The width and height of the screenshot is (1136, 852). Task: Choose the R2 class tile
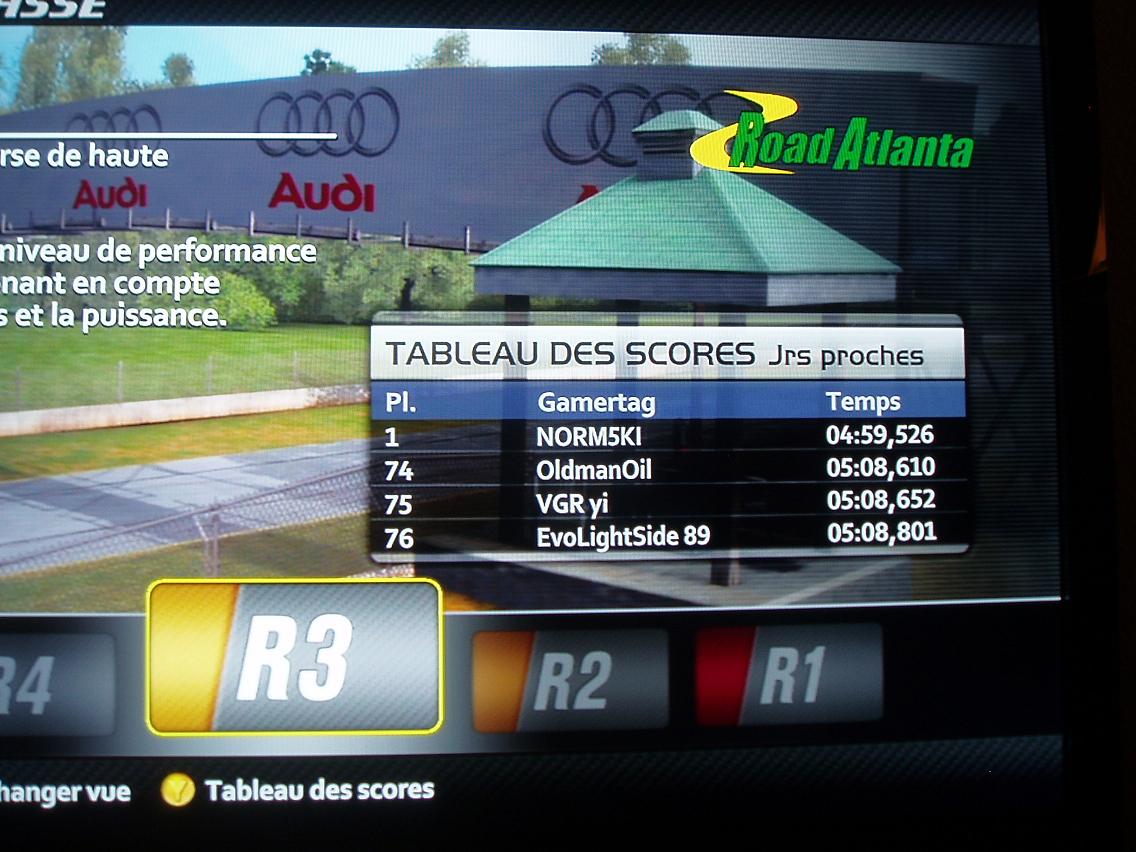click(569, 679)
